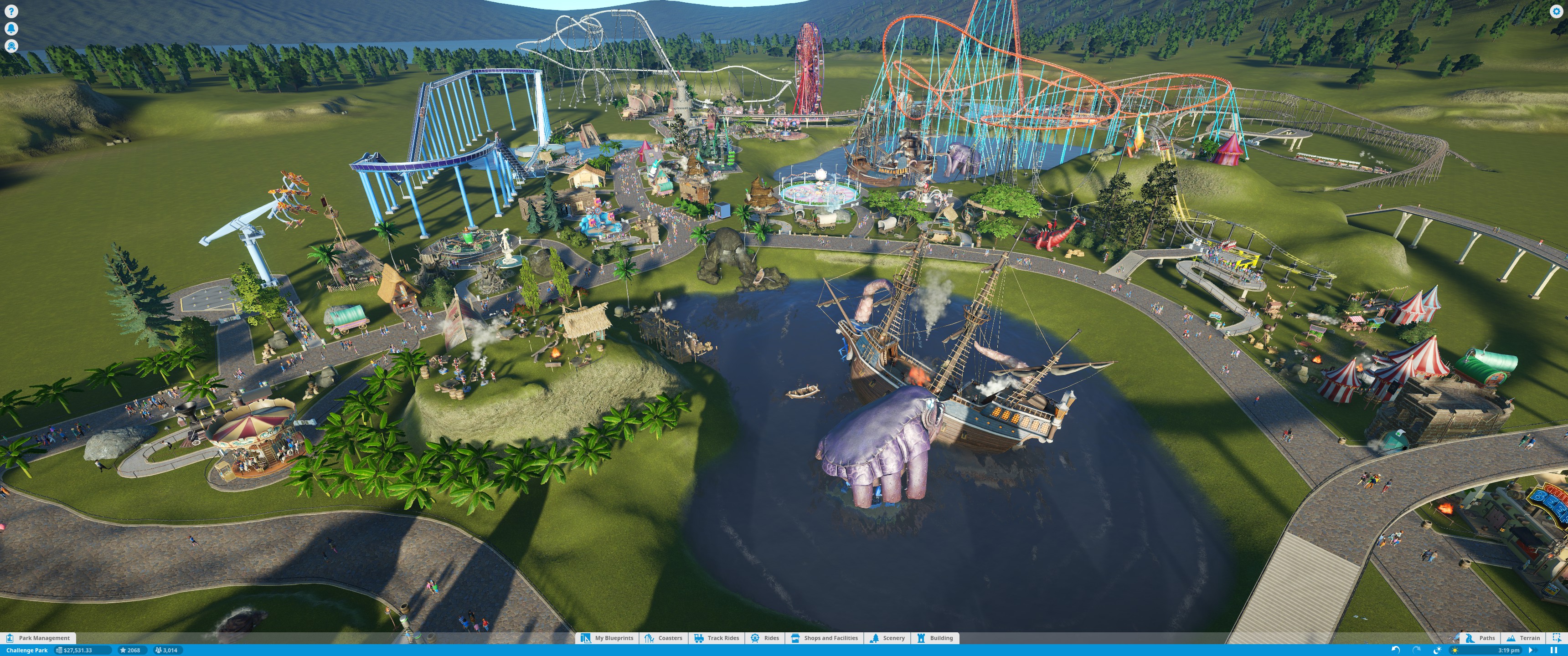Image resolution: width=1568 pixels, height=656 pixels.
Task: Open the rosette awards icon
Action: 11,46
